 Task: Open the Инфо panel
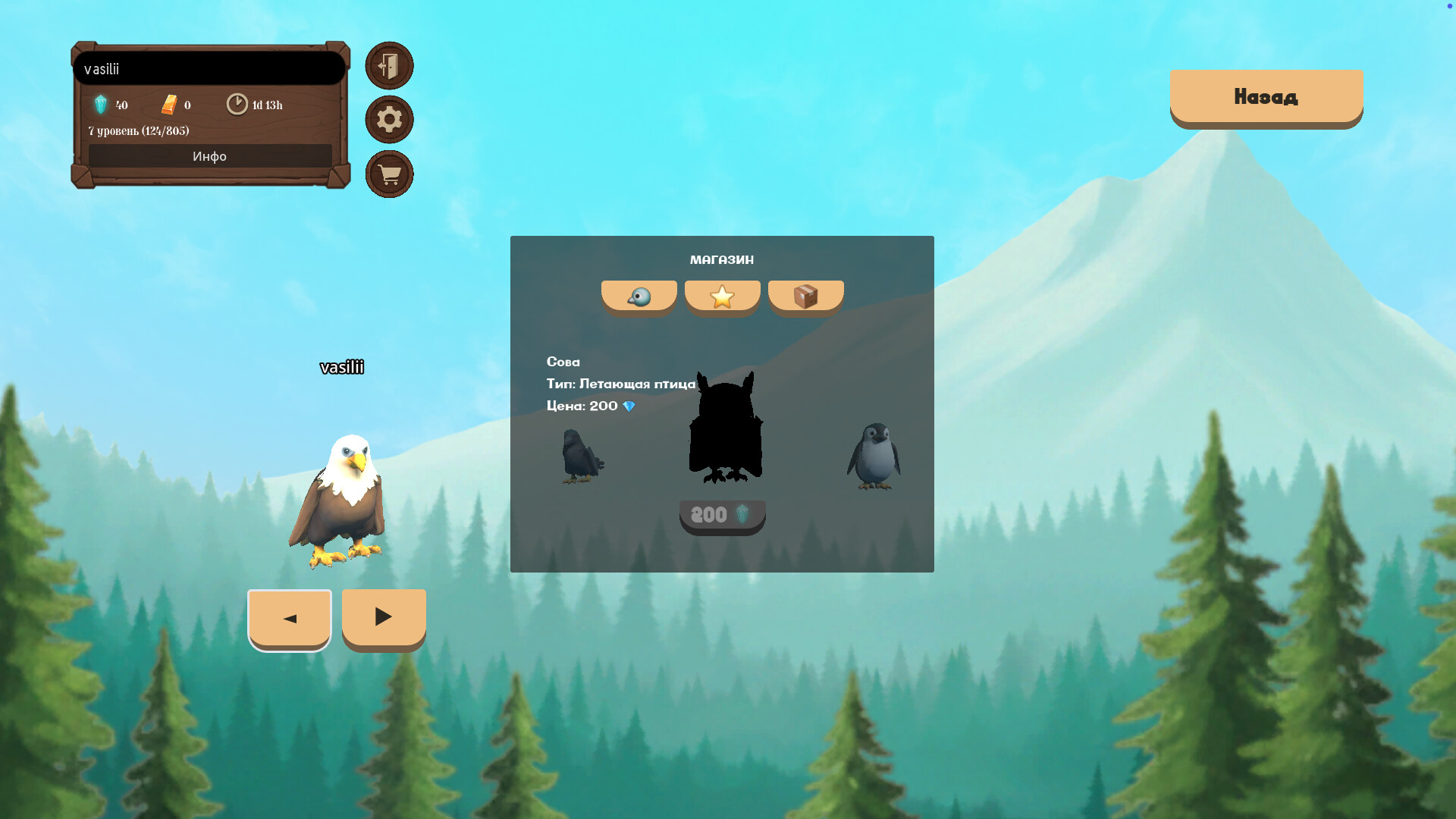(210, 156)
